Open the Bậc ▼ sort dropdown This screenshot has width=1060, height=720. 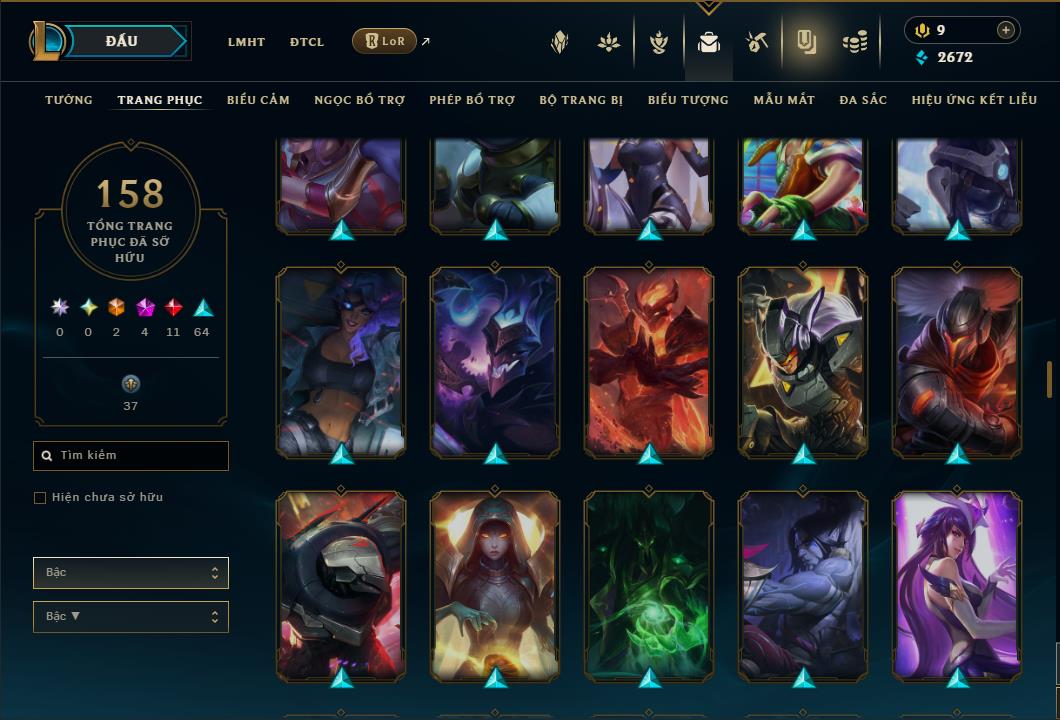tap(131, 617)
